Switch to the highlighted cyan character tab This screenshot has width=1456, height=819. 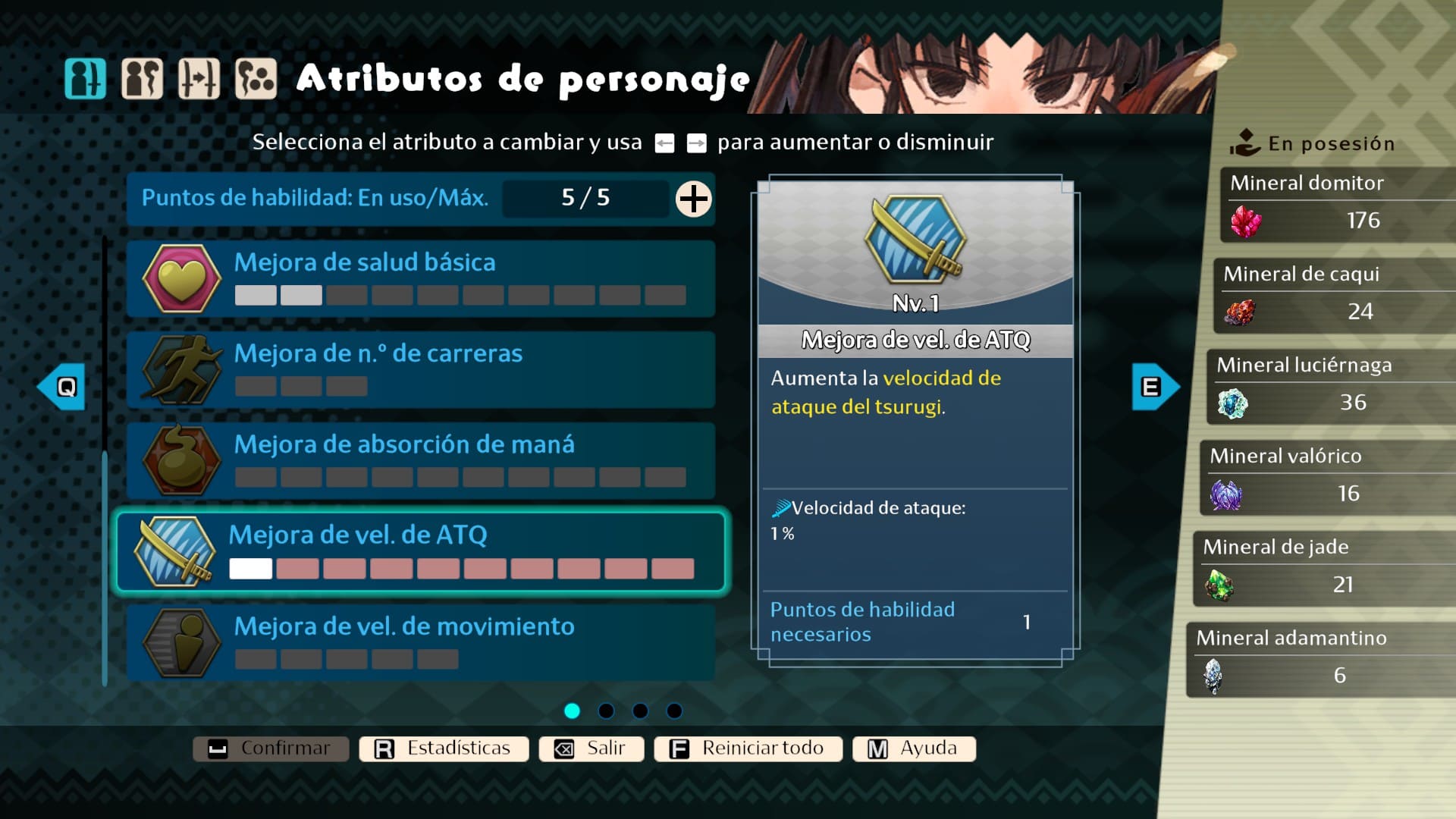(85, 79)
